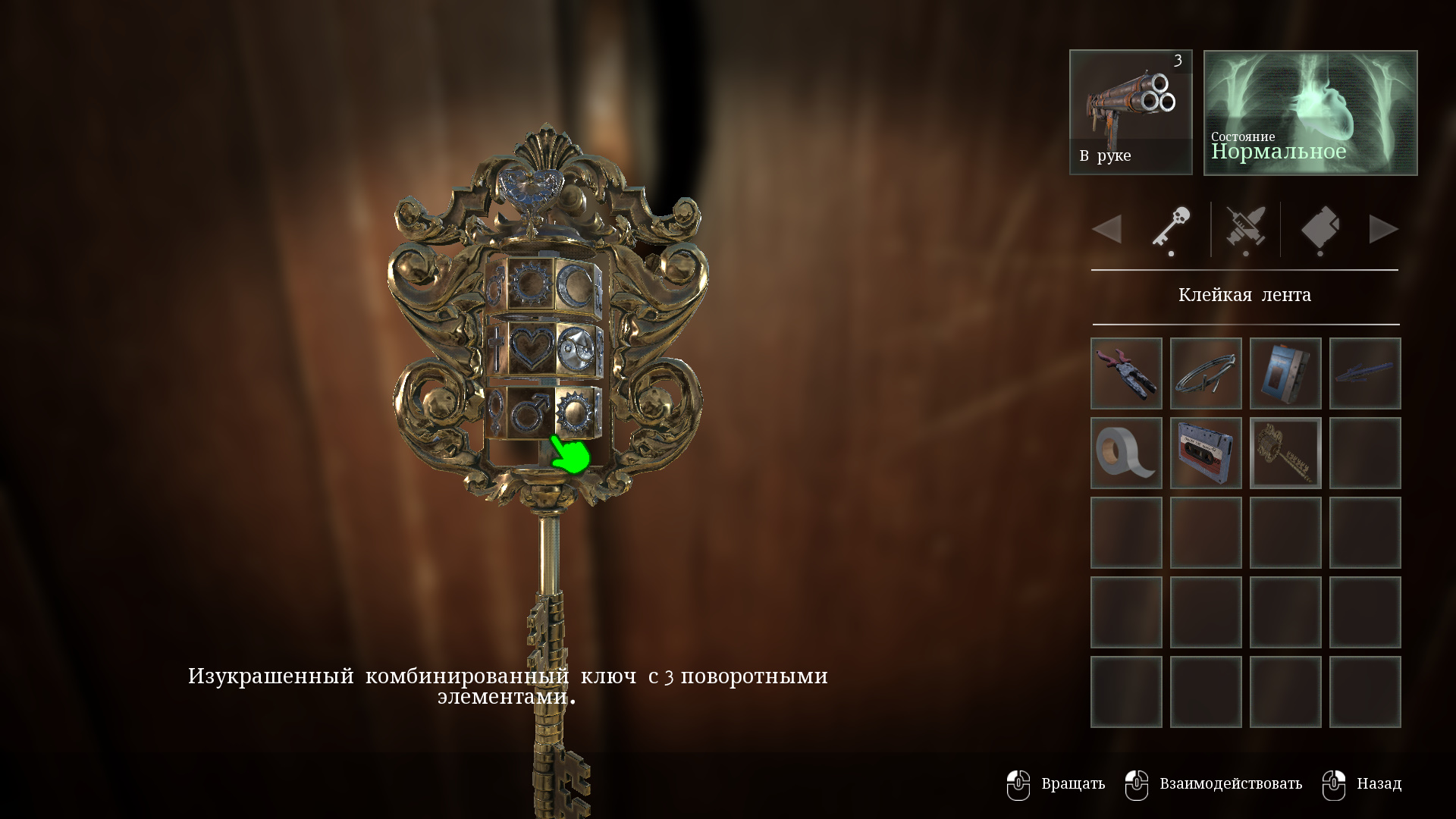Rotate the bottom dial showing Mars symbol
Screen dimensions: 1456x819
[x=530, y=413]
